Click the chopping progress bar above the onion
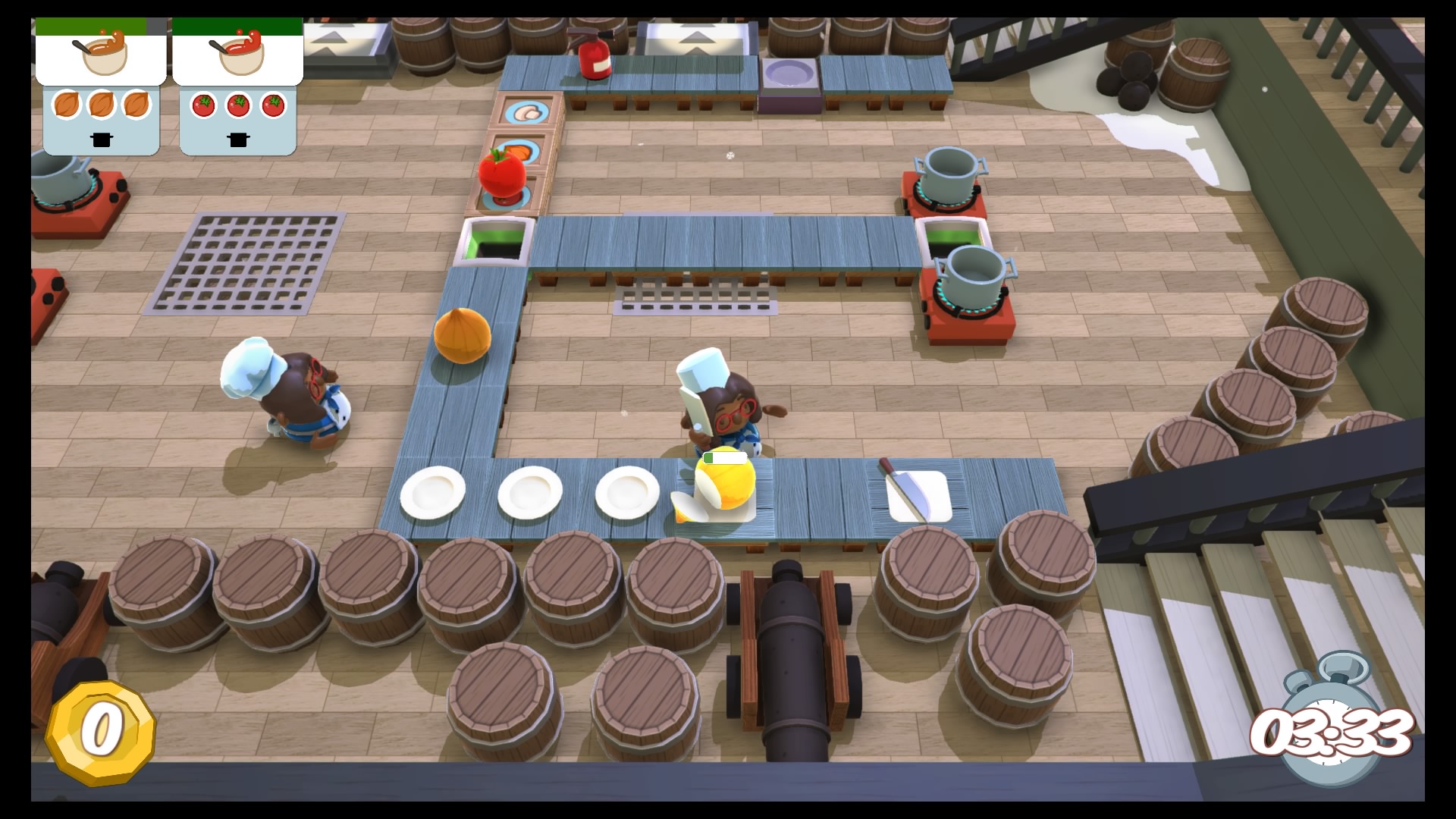The height and width of the screenshot is (819, 1456). 724,458
